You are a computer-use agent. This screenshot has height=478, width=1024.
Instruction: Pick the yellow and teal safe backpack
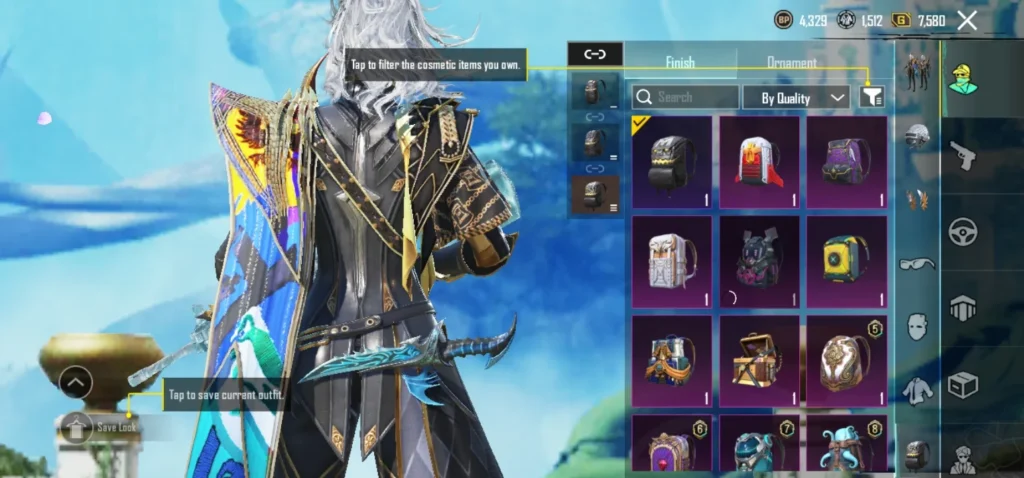coord(847,261)
